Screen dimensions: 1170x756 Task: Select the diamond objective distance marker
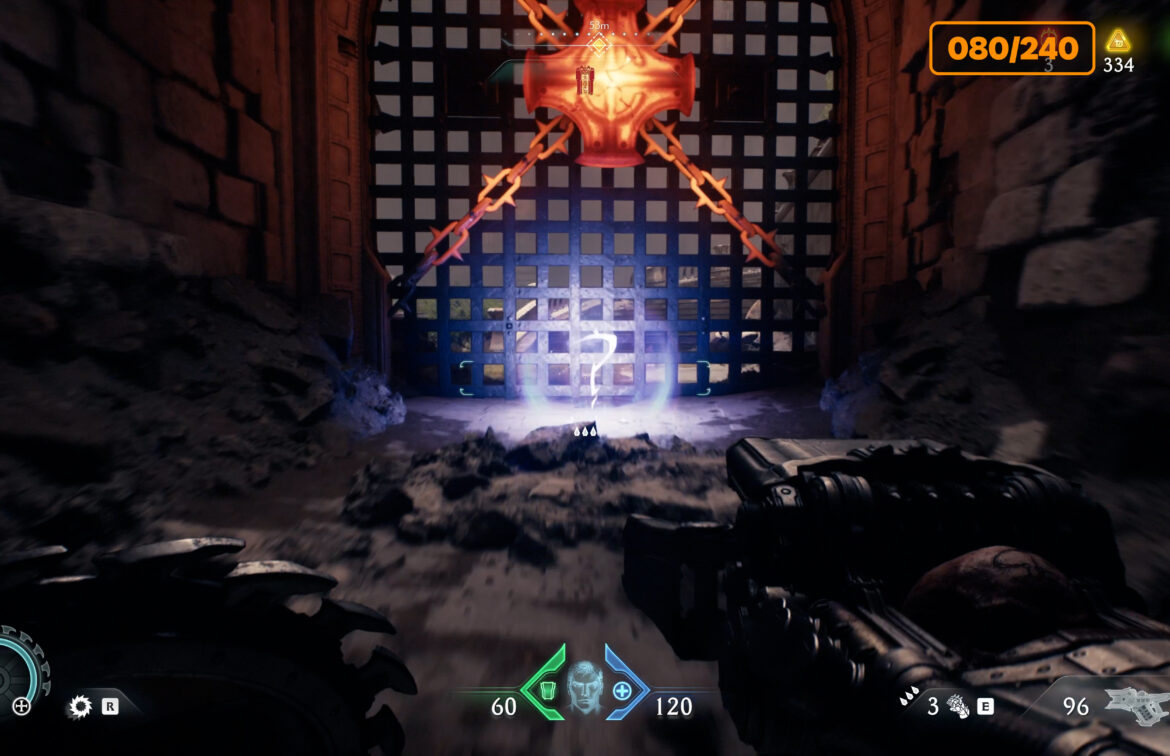pyautogui.click(x=598, y=44)
